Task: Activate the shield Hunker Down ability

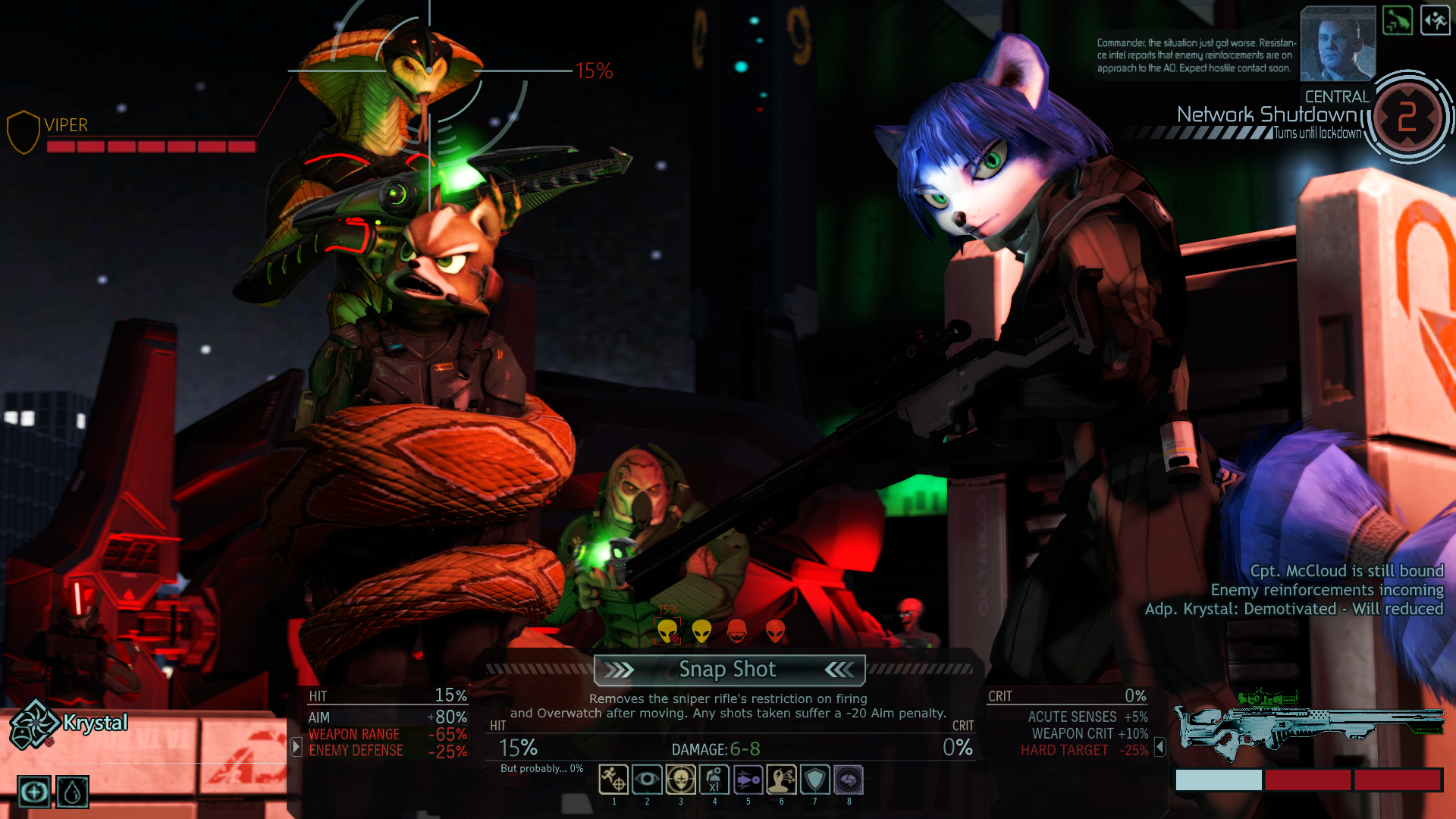Action: pyautogui.click(x=814, y=779)
